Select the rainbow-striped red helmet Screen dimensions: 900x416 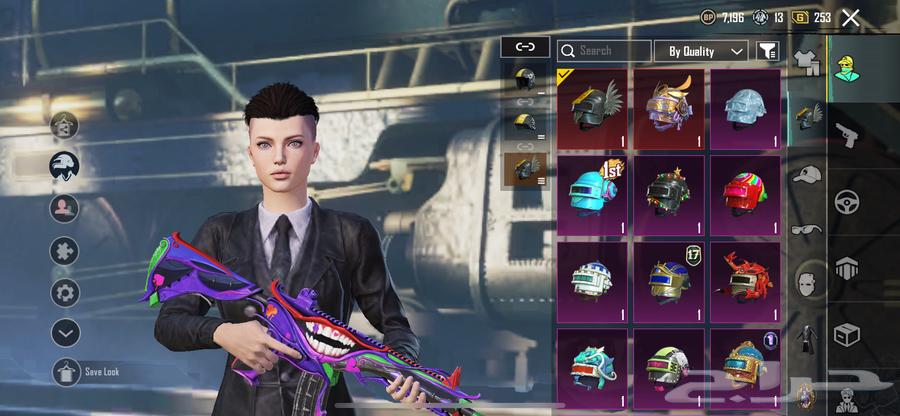point(745,194)
